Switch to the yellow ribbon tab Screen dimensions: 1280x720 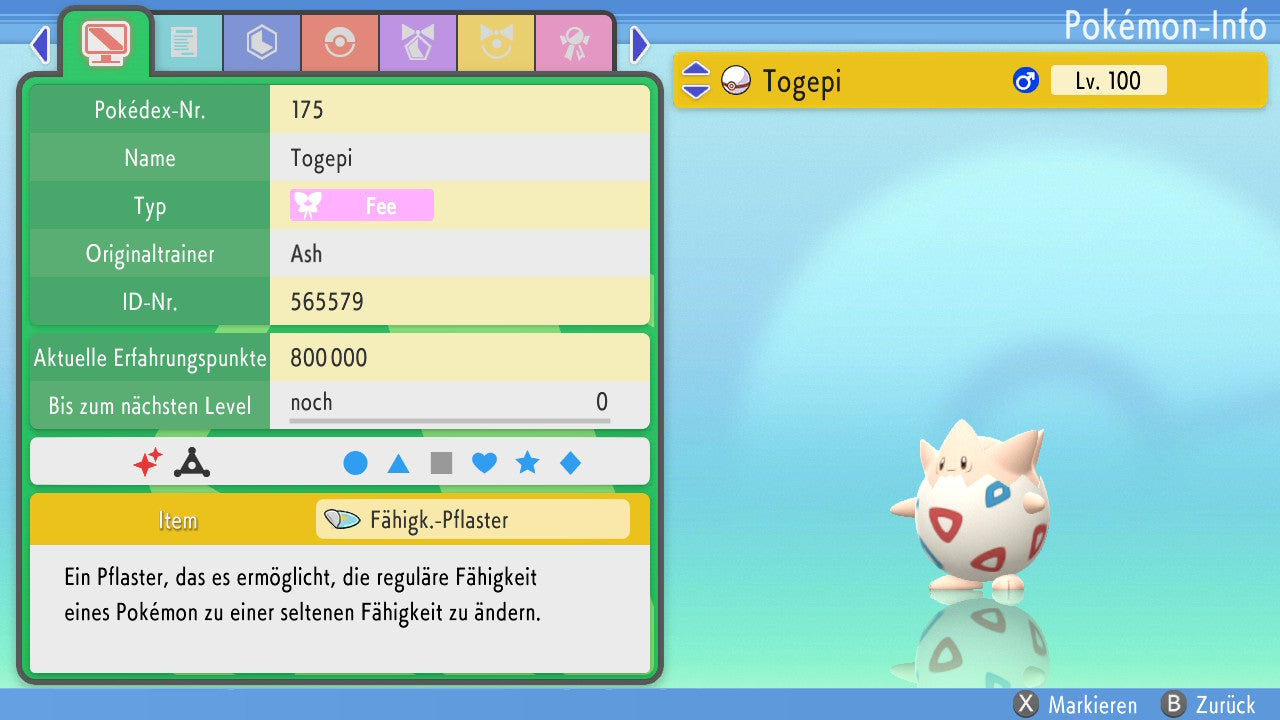(495, 42)
